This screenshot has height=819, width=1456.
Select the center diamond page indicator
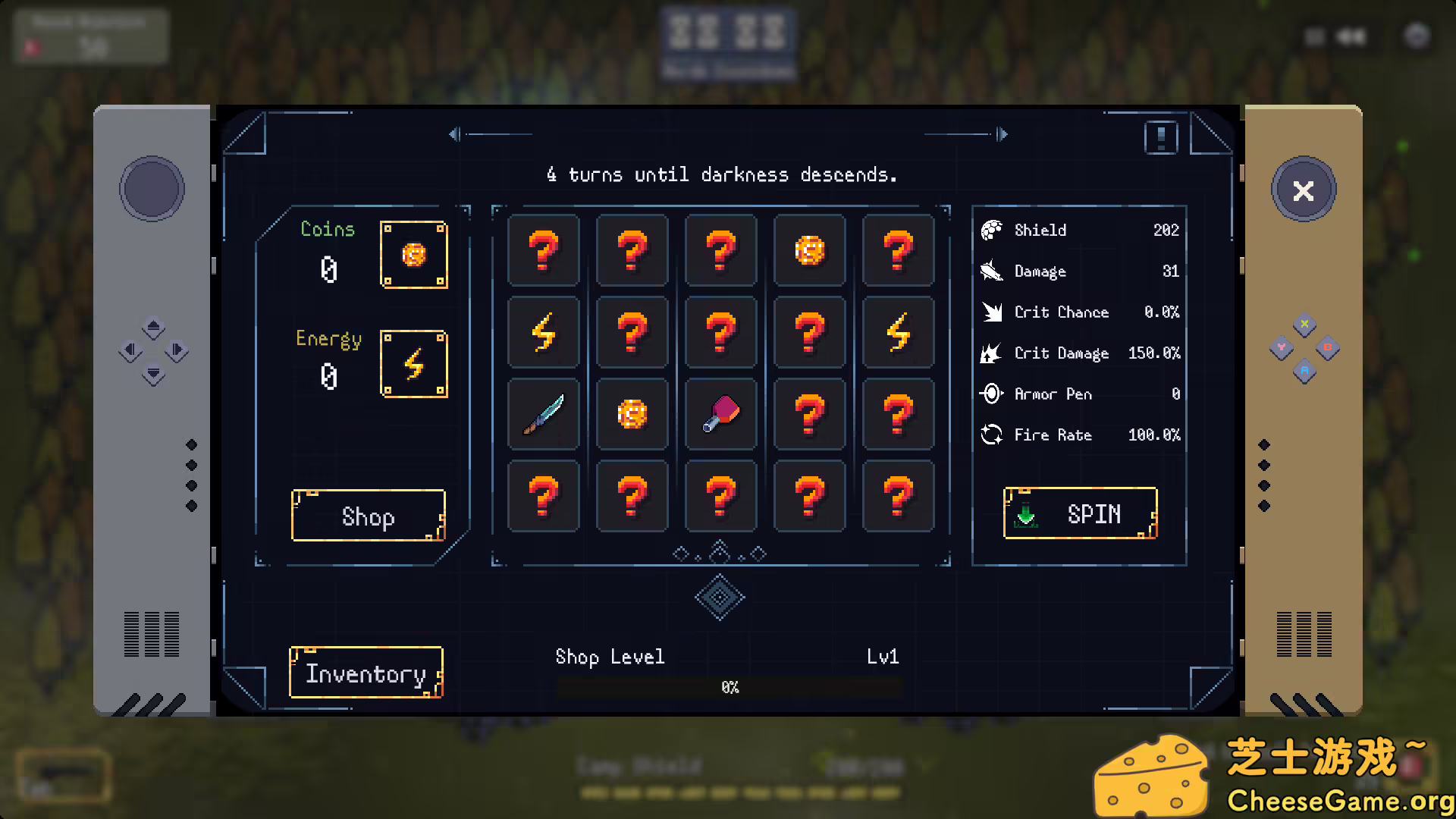(x=719, y=551)
